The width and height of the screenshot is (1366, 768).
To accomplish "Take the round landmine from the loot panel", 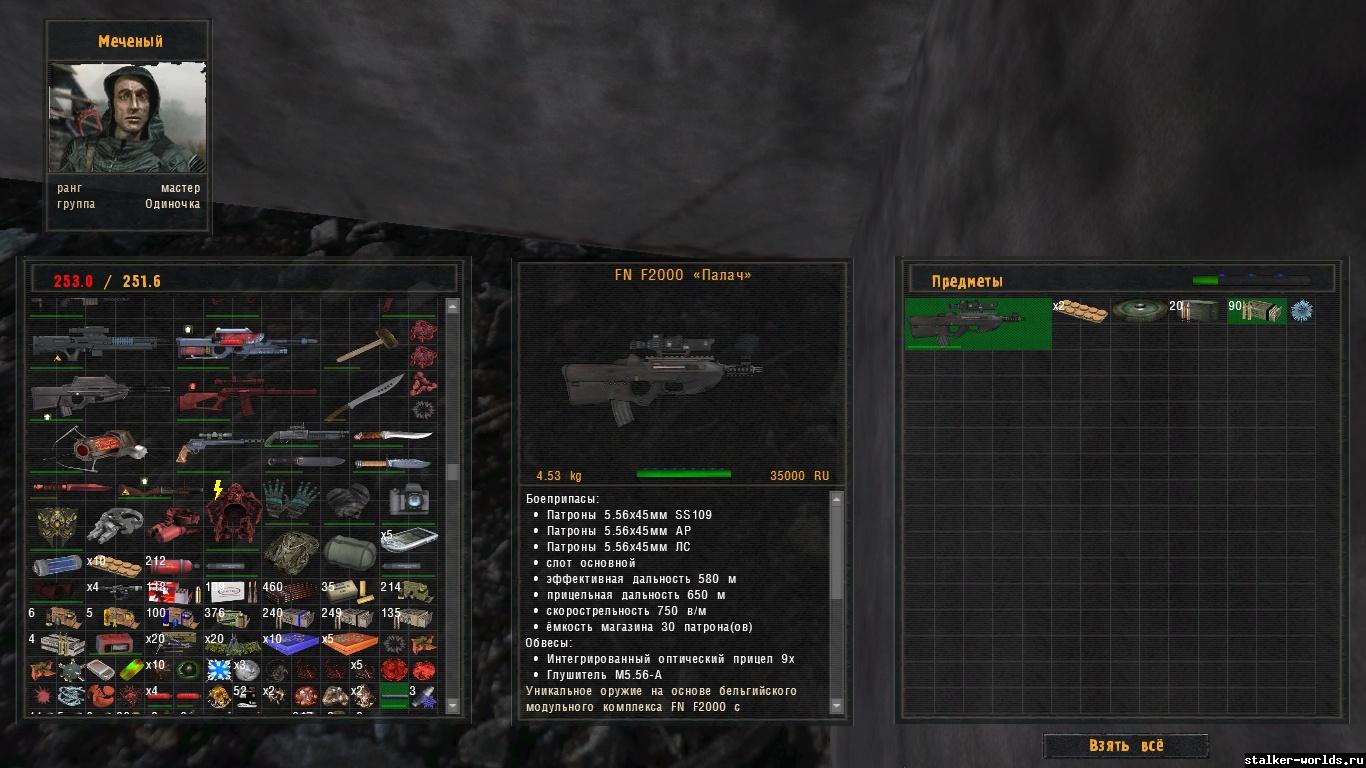I will [x=1139, y=311].
